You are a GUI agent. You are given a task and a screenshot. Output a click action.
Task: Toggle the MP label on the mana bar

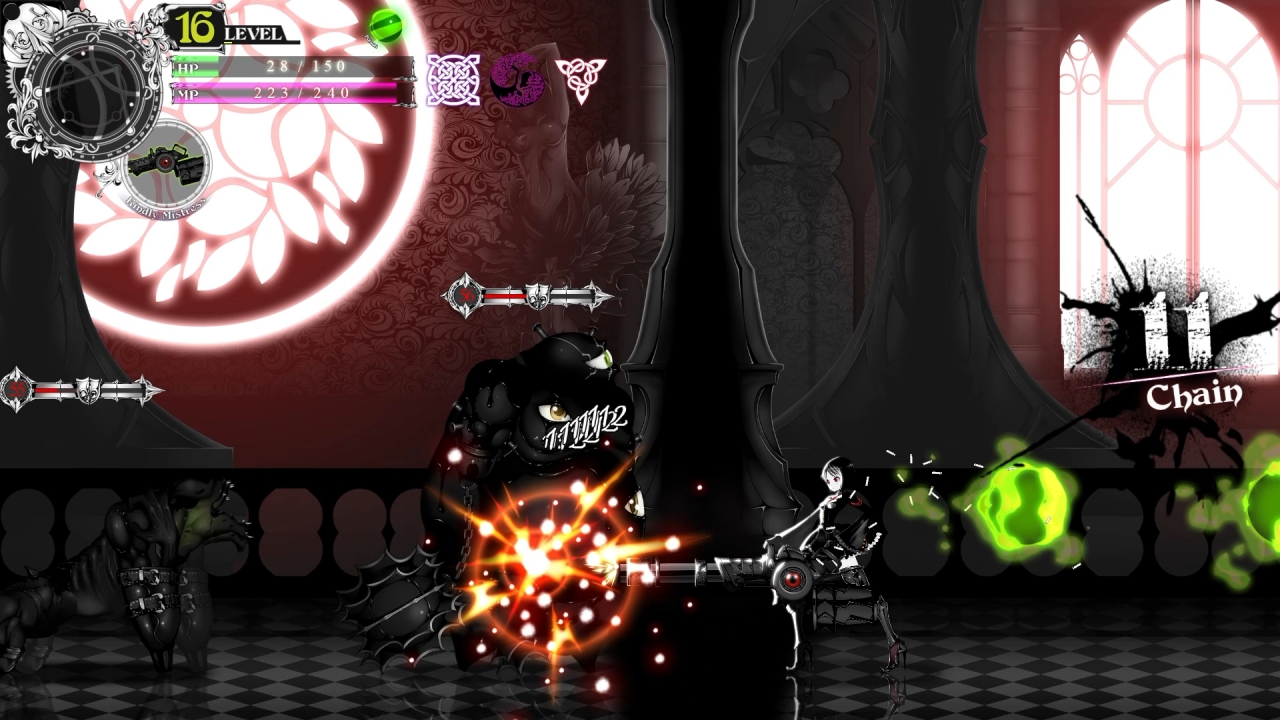(x=186, y=95)
